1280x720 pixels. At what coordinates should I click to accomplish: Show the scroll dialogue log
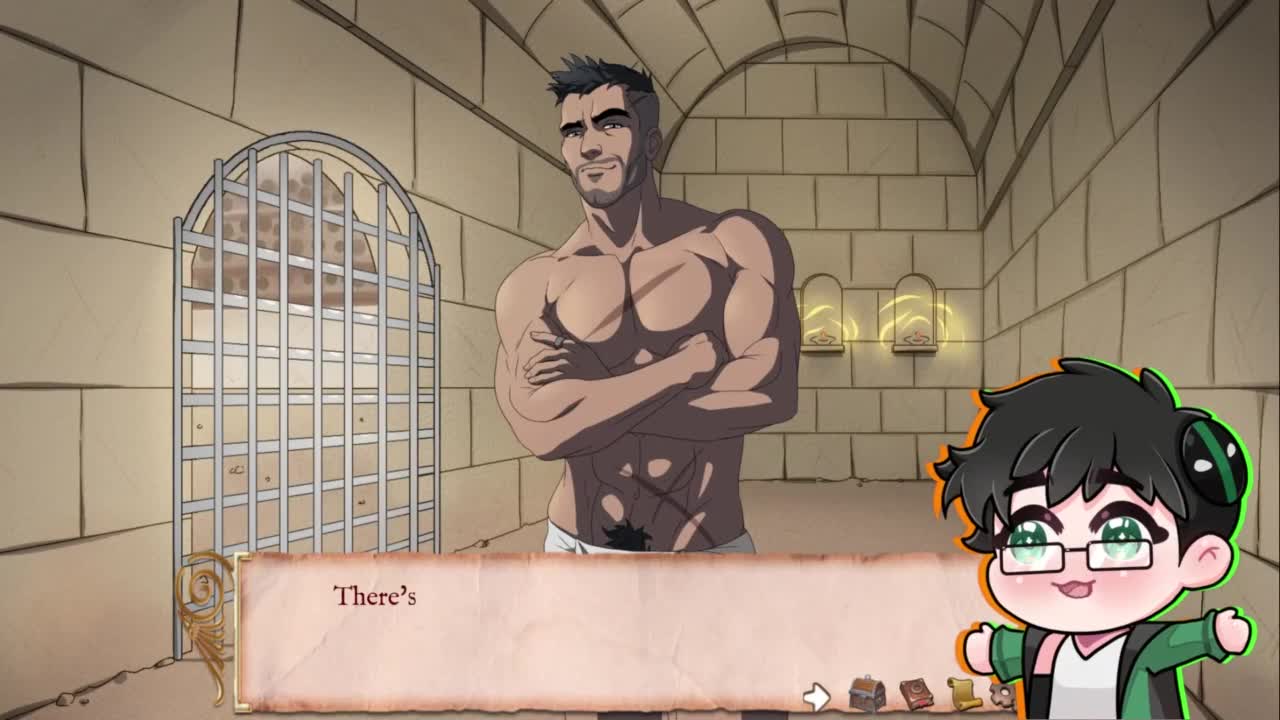click(x=963, y=693)
